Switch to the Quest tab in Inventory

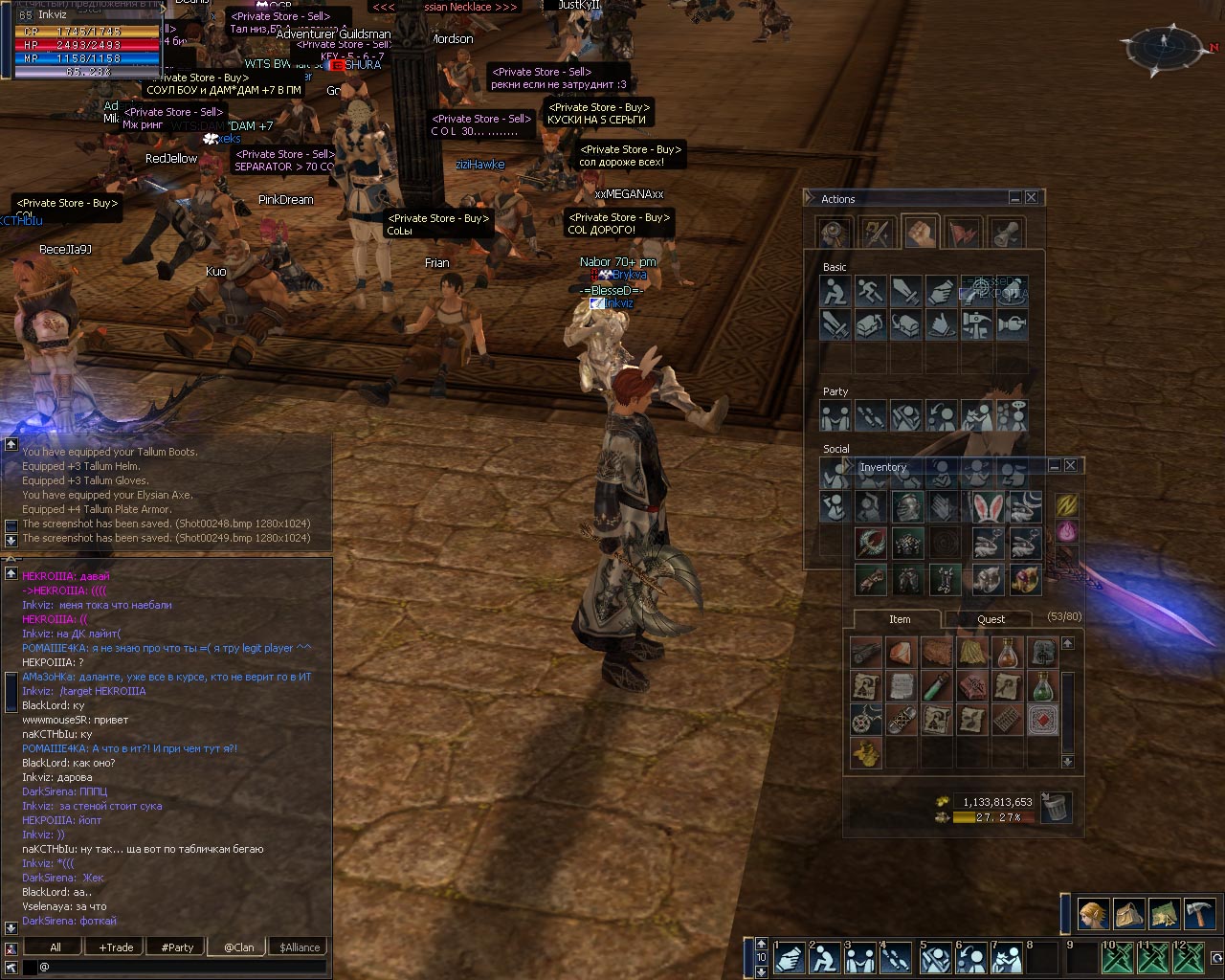coord(991,619)
